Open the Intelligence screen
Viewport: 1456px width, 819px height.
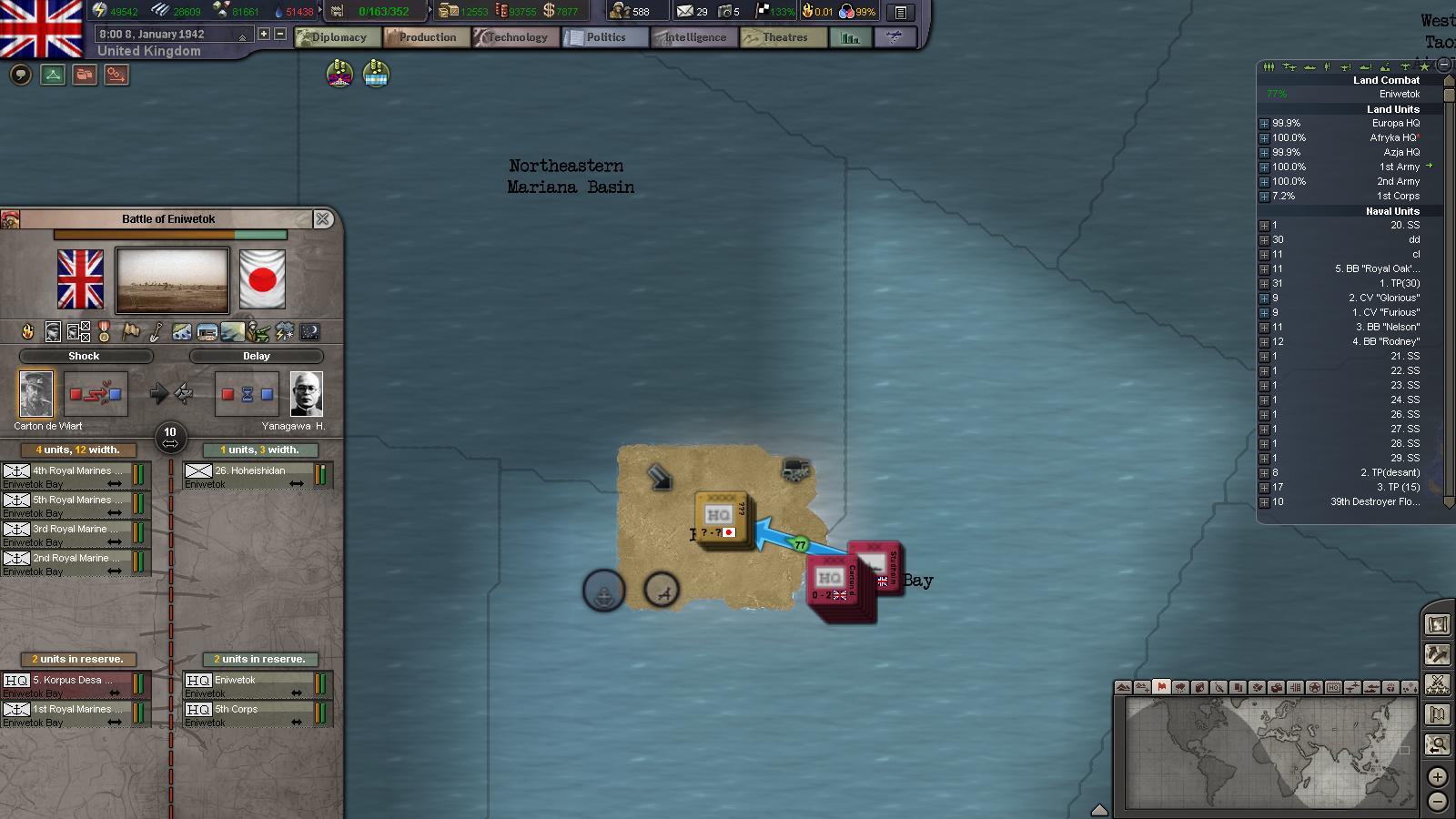[x=694, y=37]
